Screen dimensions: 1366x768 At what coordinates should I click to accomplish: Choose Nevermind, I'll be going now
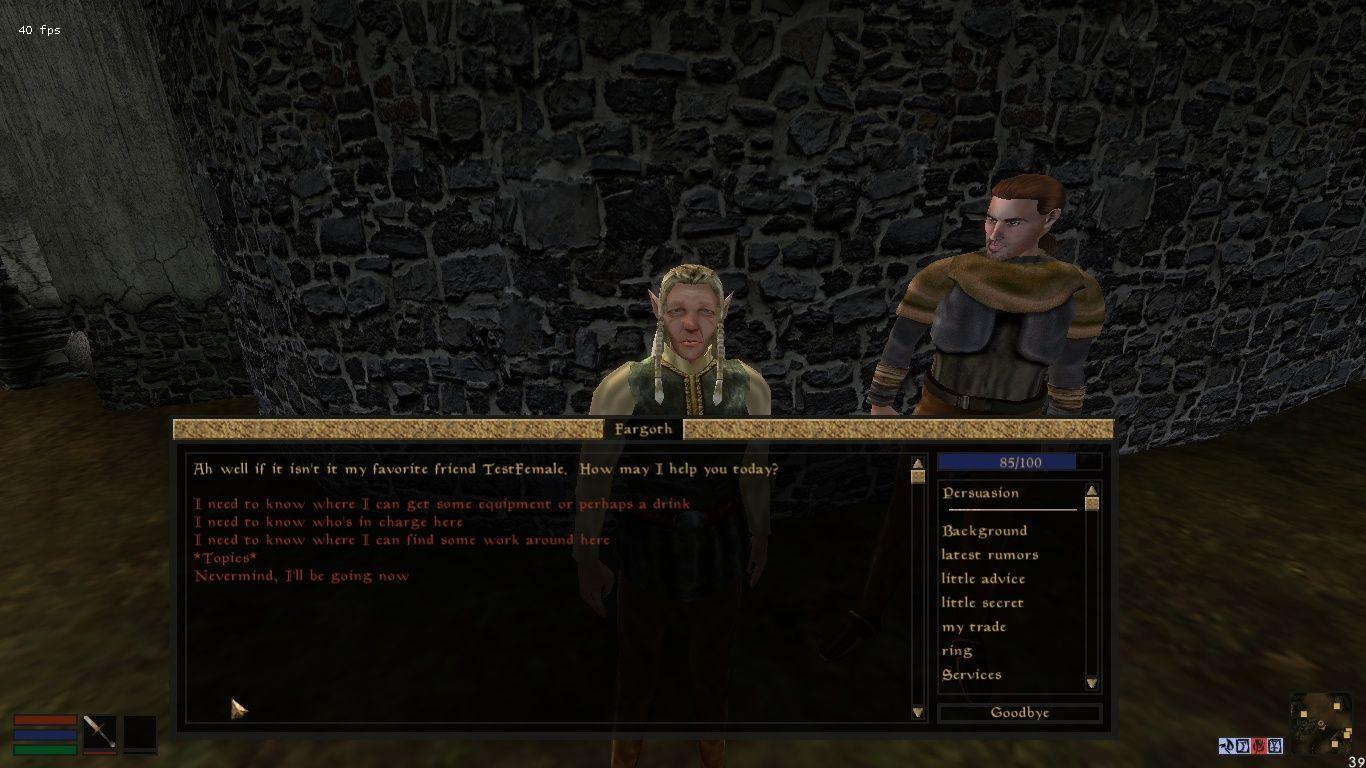[x=301, y=576]
